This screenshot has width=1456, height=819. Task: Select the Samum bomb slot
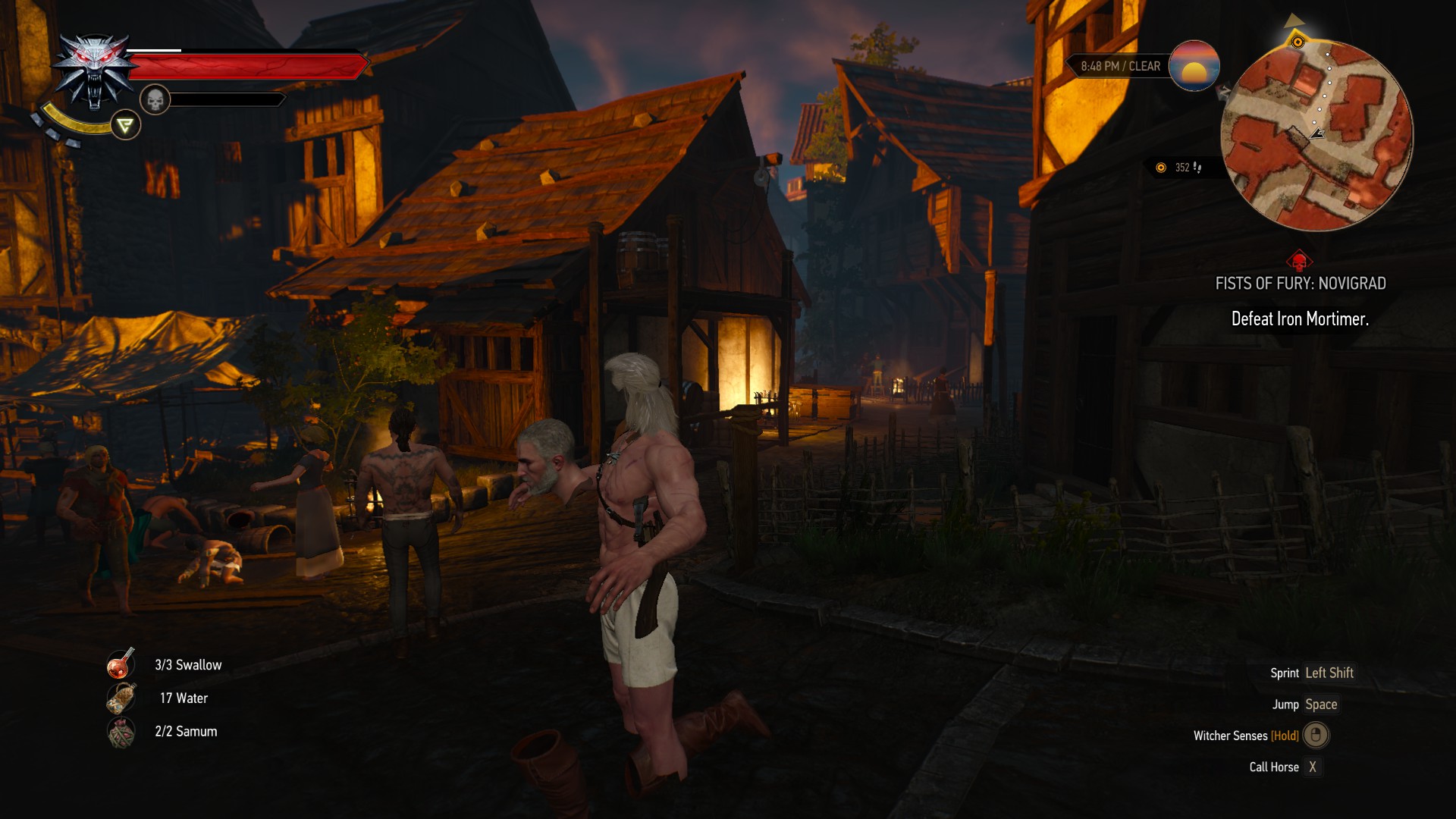point(121,732)
